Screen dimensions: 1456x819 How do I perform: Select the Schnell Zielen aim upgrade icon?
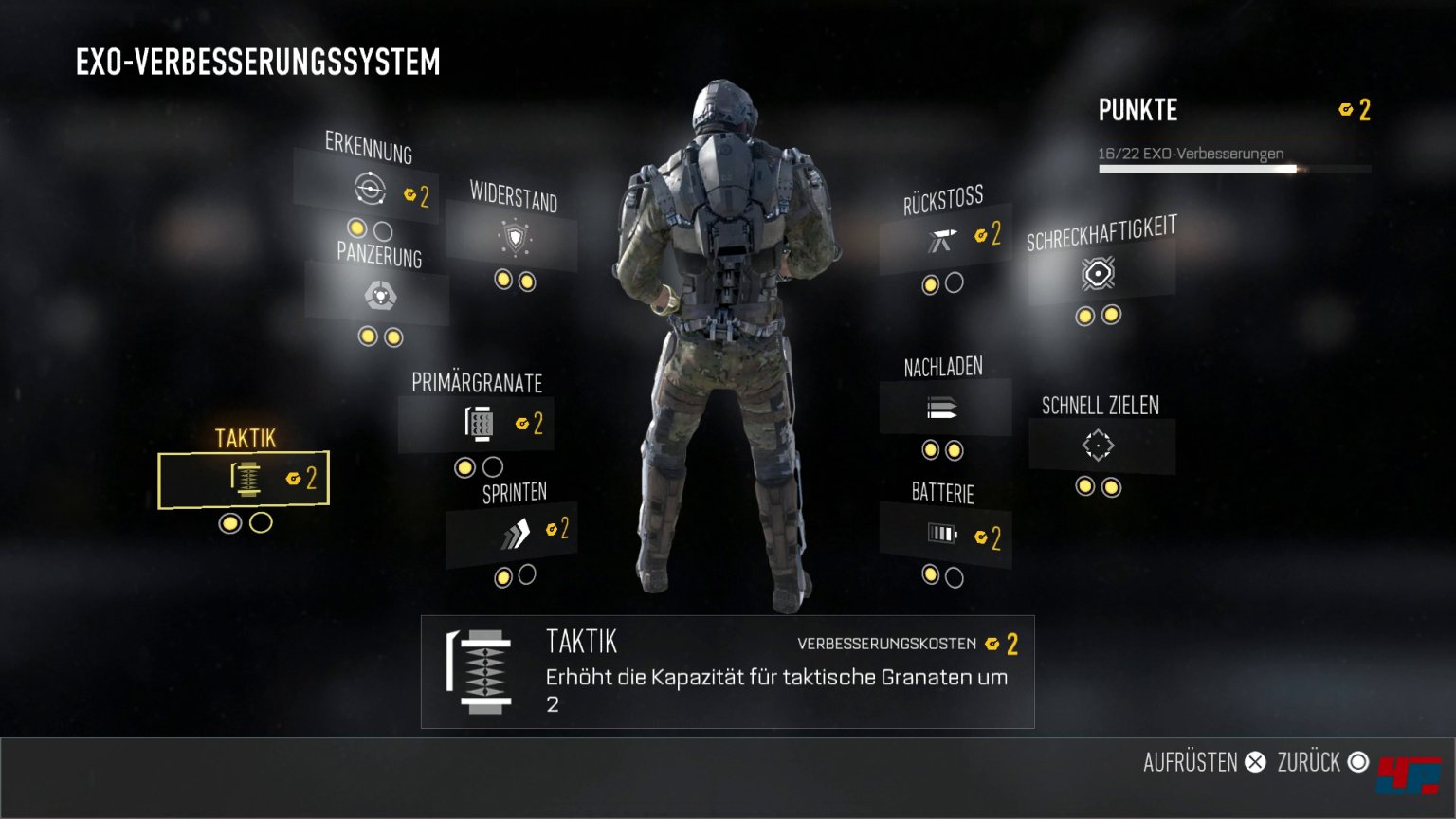(1098, 445)
